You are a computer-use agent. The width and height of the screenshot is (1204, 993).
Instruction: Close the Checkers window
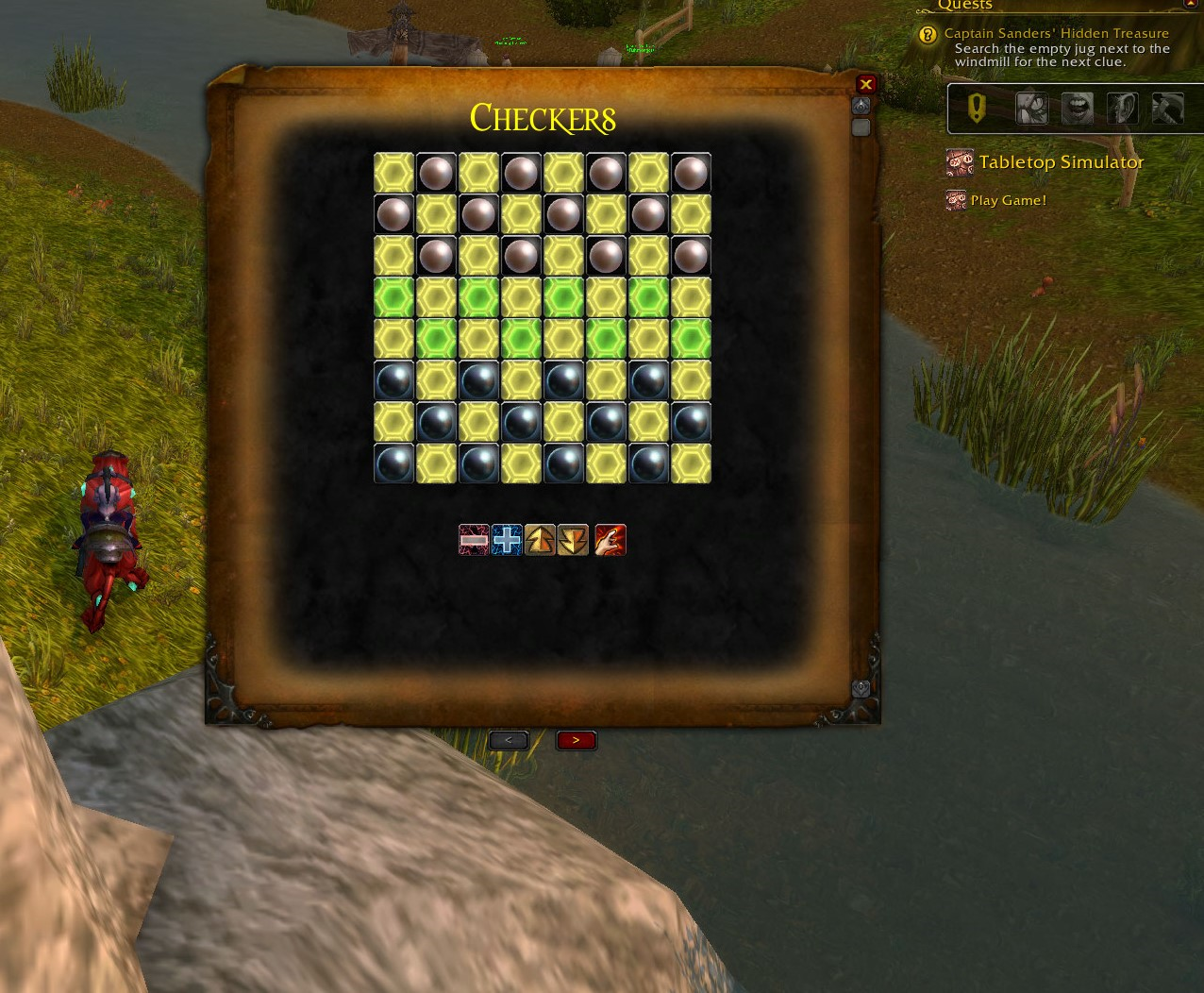click(x=865, y=84)
